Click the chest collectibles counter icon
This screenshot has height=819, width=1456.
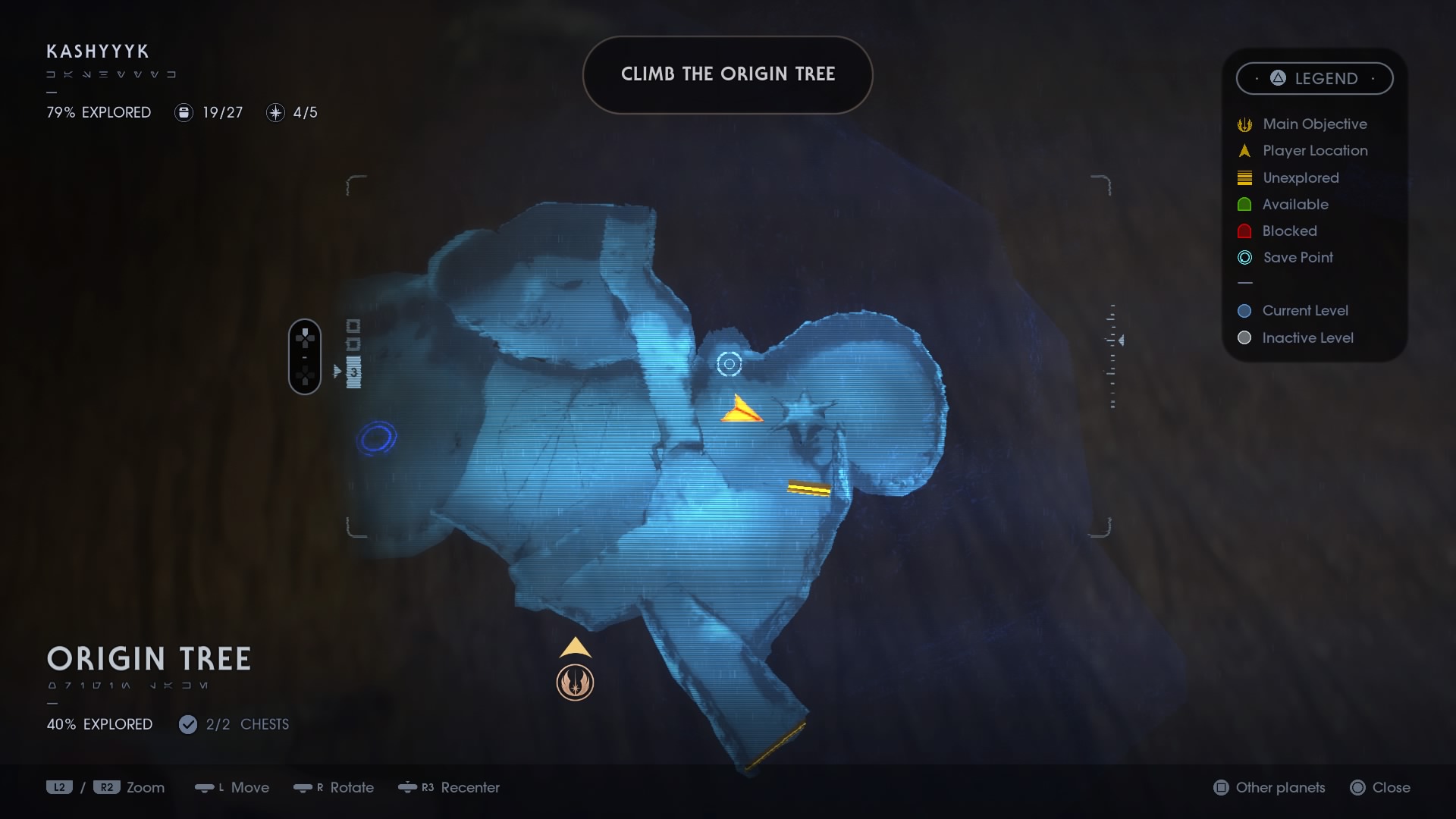coord(183,112)
